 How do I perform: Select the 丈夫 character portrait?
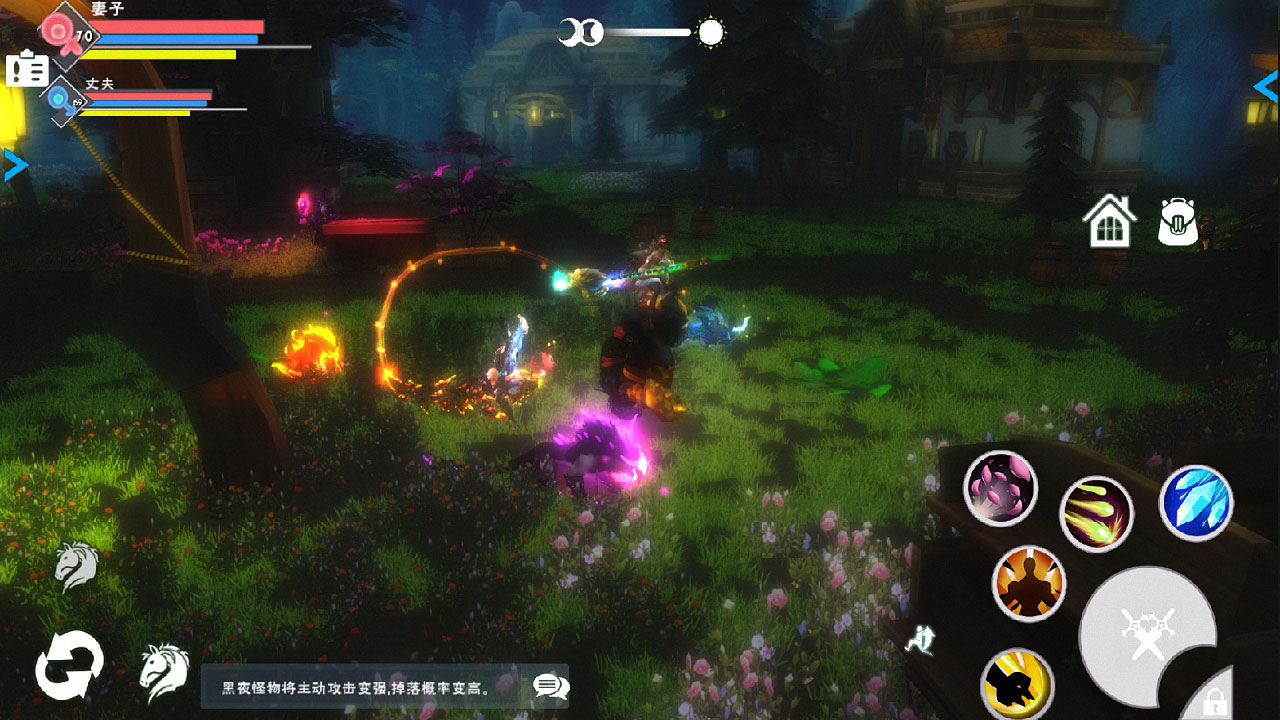click(x=62, y=101)
